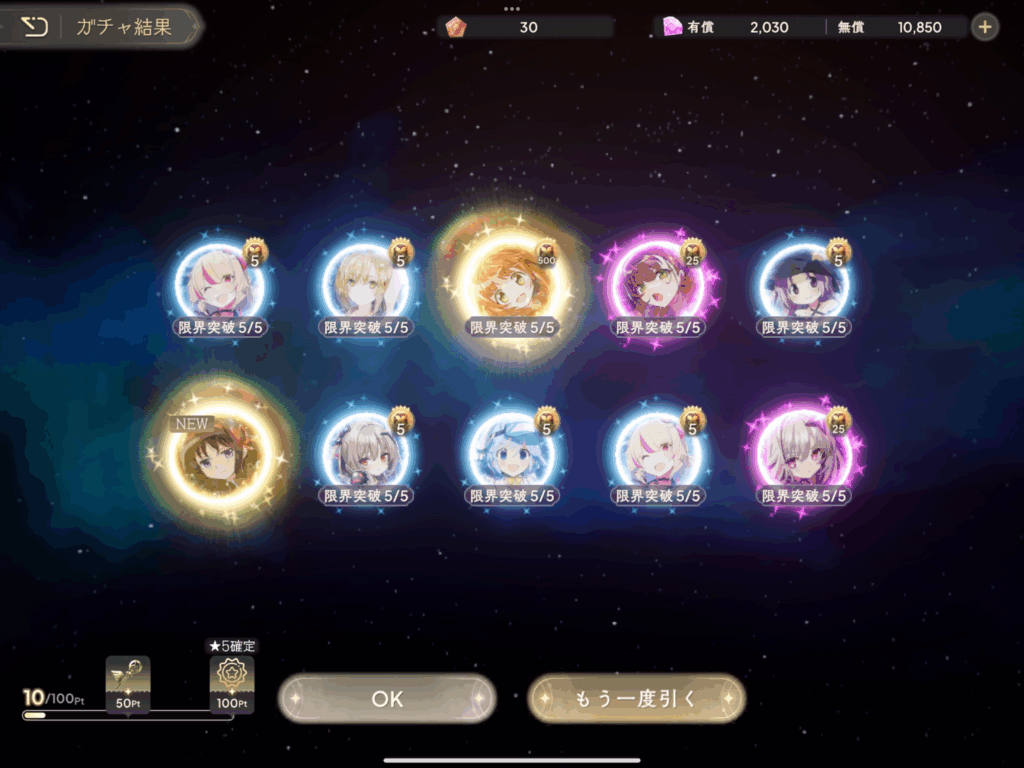
Task: Select the orange-haired gold-glow character result
Action: click(x=511, y=283)
